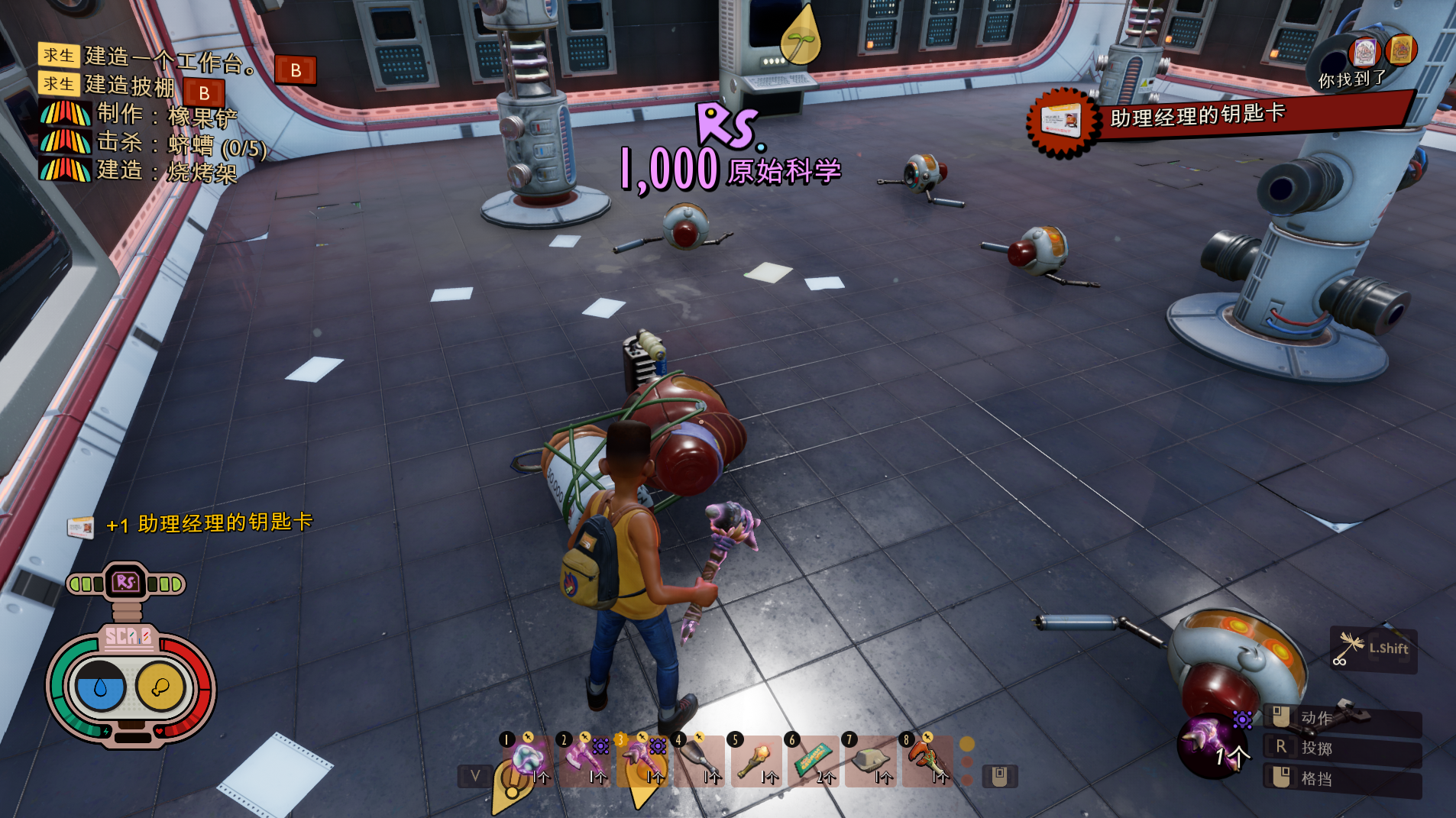
Task: Select hotbar slot 1 glowing stone item
Action: tap(527, 761)
